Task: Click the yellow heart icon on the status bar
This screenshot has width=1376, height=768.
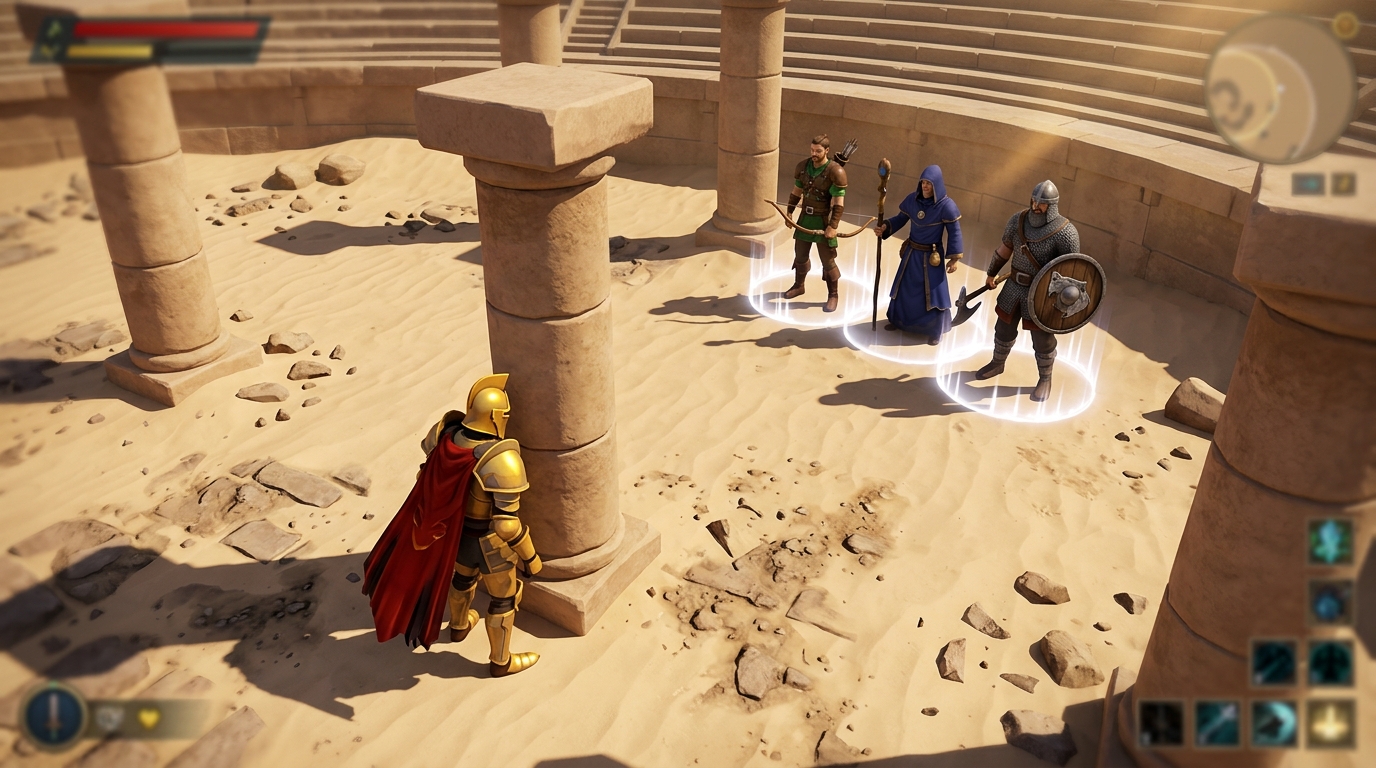Action: (148, 718)
